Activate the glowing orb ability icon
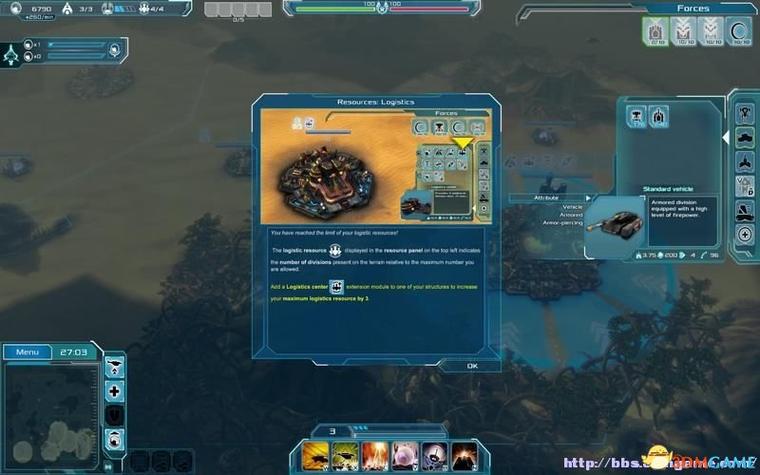This screenshot has width=760, height=475. [405, 456]
